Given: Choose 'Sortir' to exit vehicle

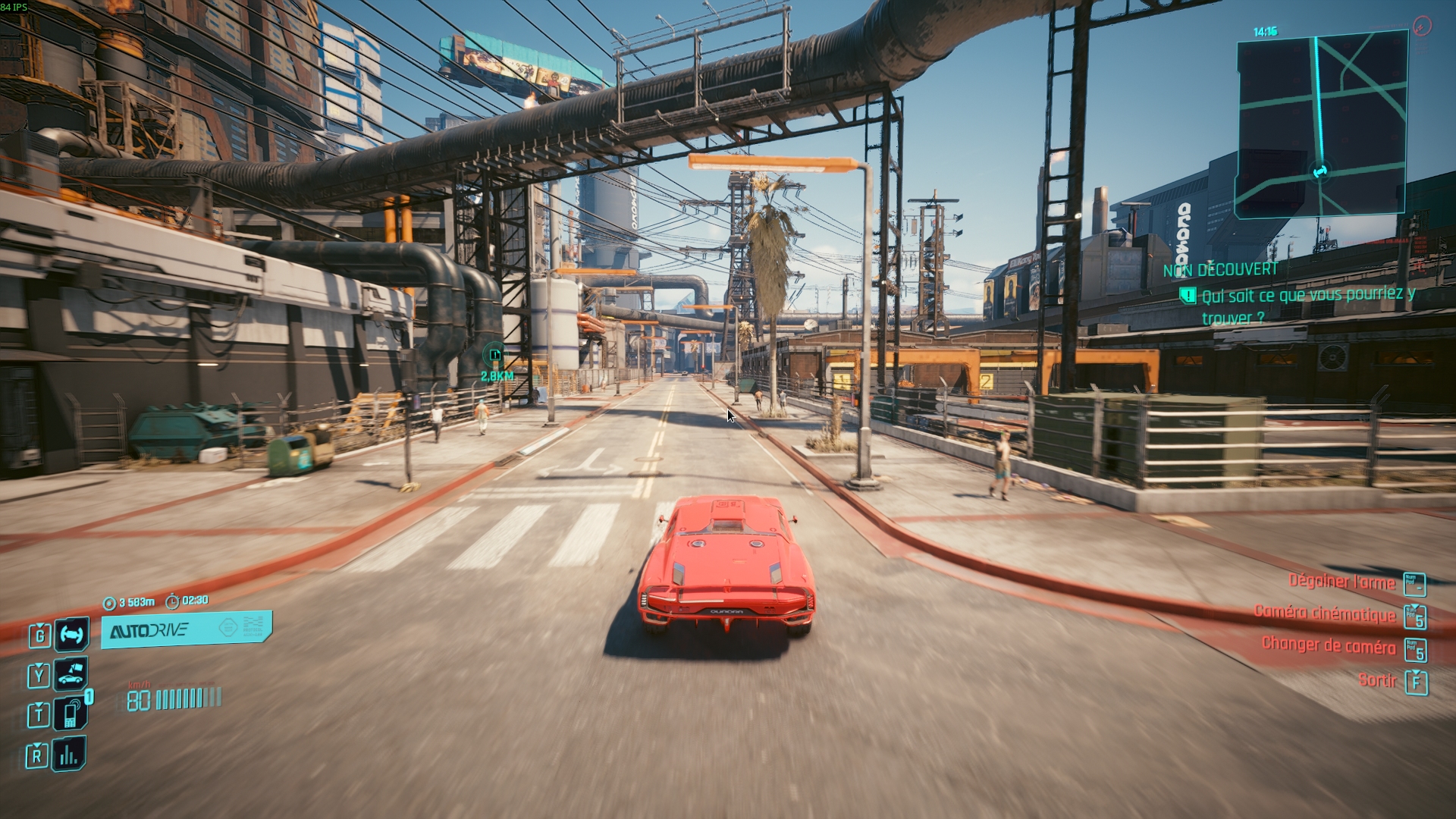Looking at the screenshot, I should click(x=1377, y=680).
